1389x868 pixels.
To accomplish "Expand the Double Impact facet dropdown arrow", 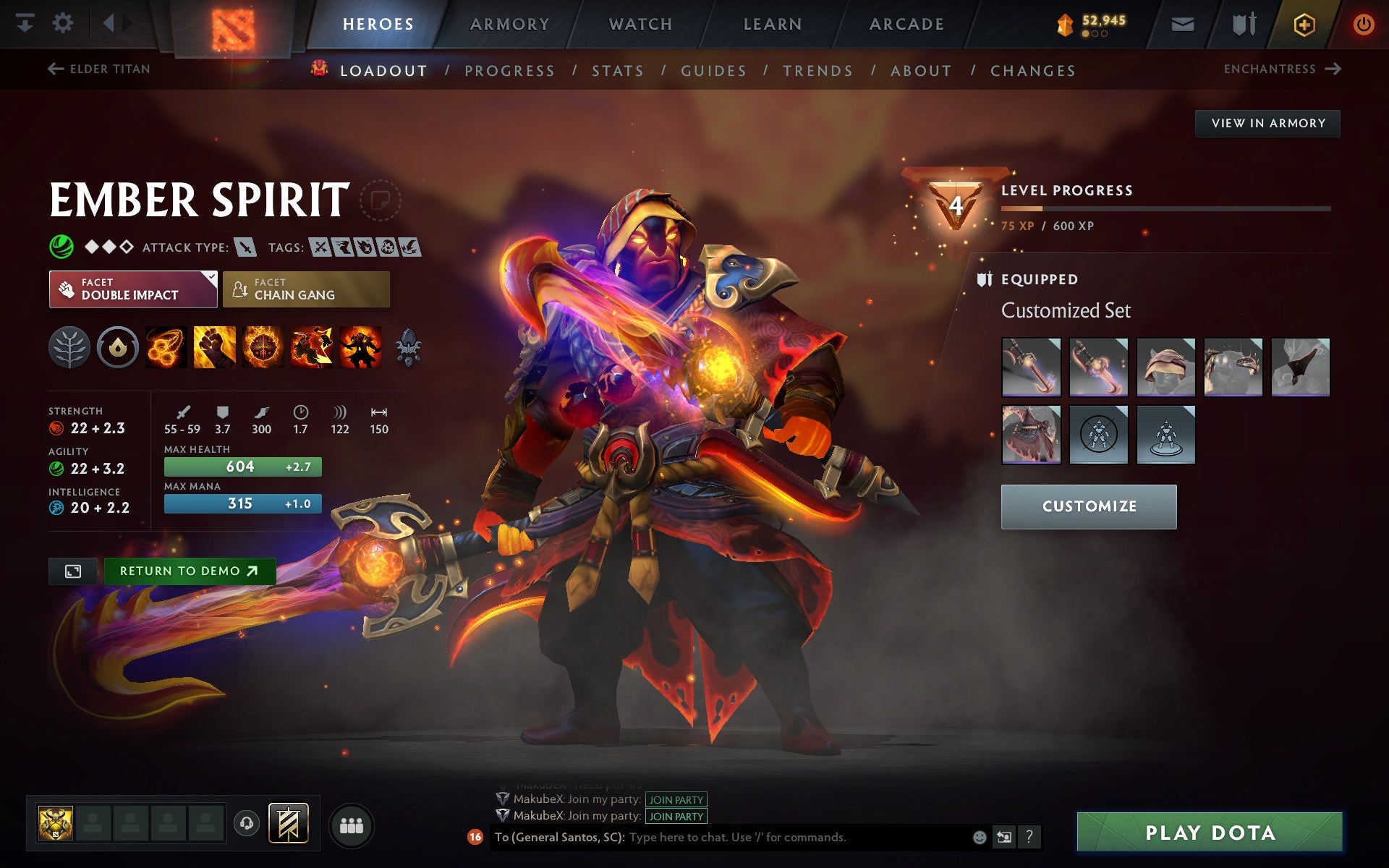I will 211,277.
